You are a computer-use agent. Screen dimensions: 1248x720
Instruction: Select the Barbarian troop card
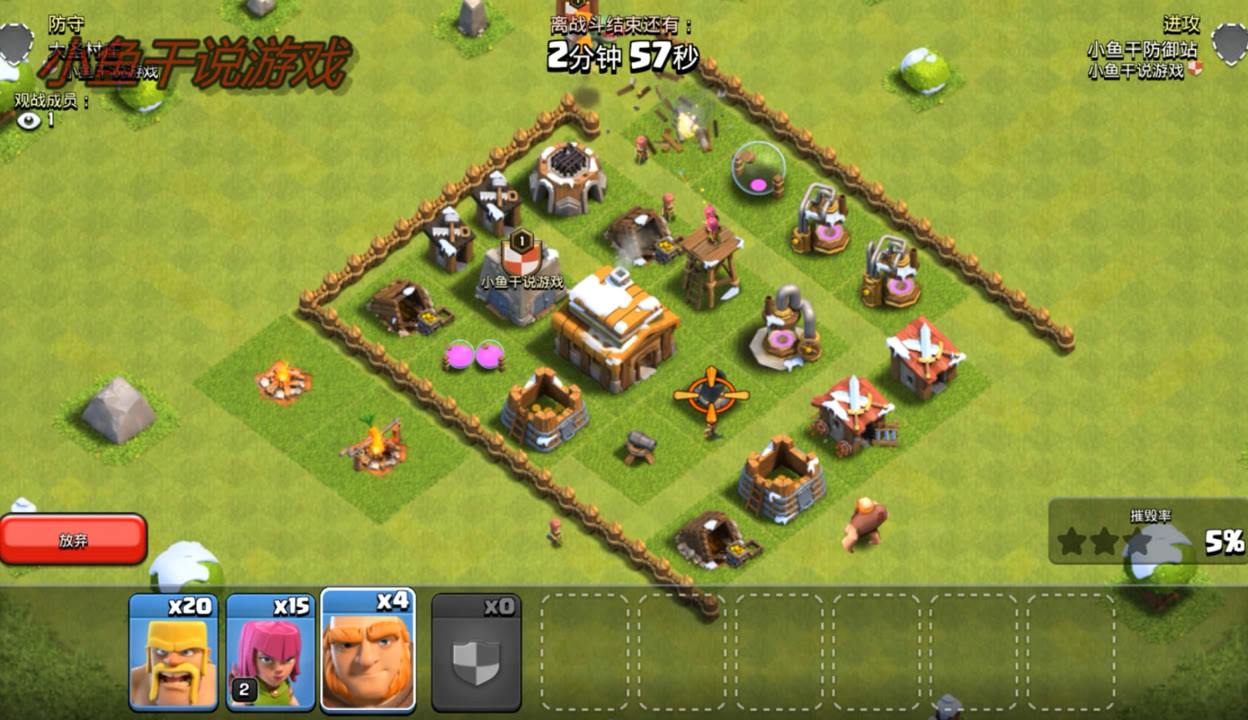(173, 651)
